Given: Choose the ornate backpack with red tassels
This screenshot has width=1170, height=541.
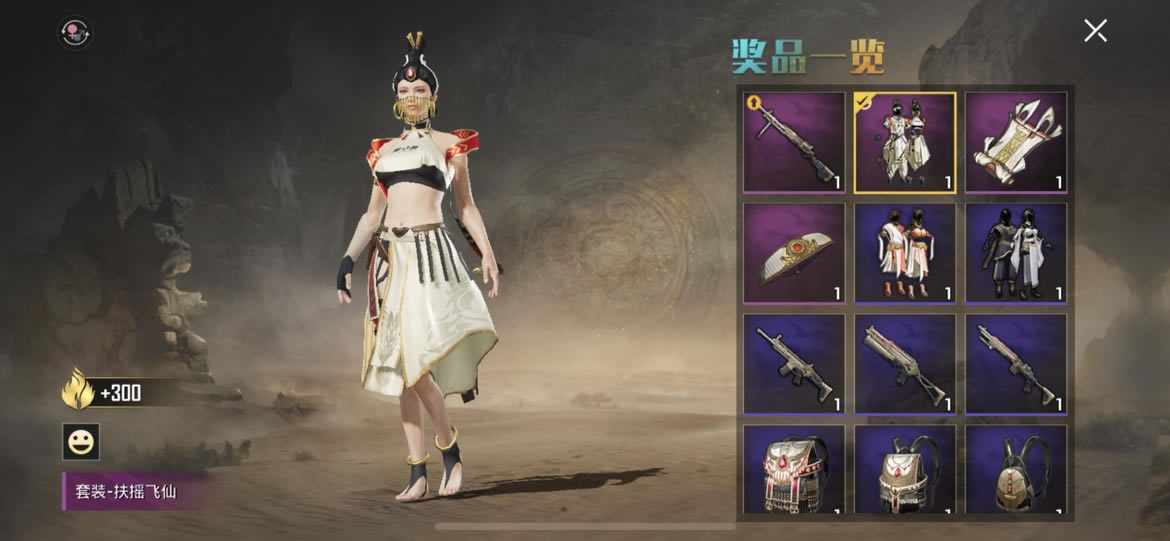Looking at the screenshot, I should pyautogui.click(x=794, y=472).
